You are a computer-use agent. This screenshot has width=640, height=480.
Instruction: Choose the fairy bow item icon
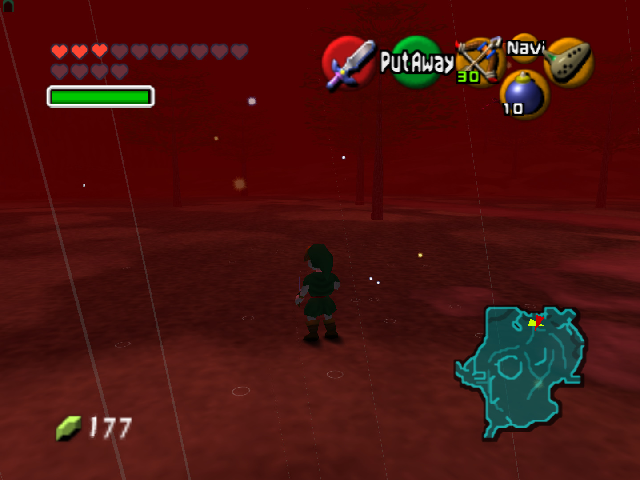479,60
